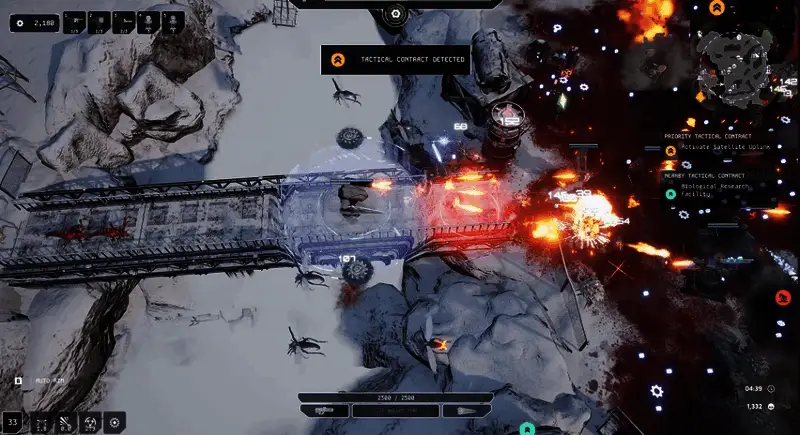Activate the radiation symbol ability
Screen dimensions: 800x435
point(91,423)
